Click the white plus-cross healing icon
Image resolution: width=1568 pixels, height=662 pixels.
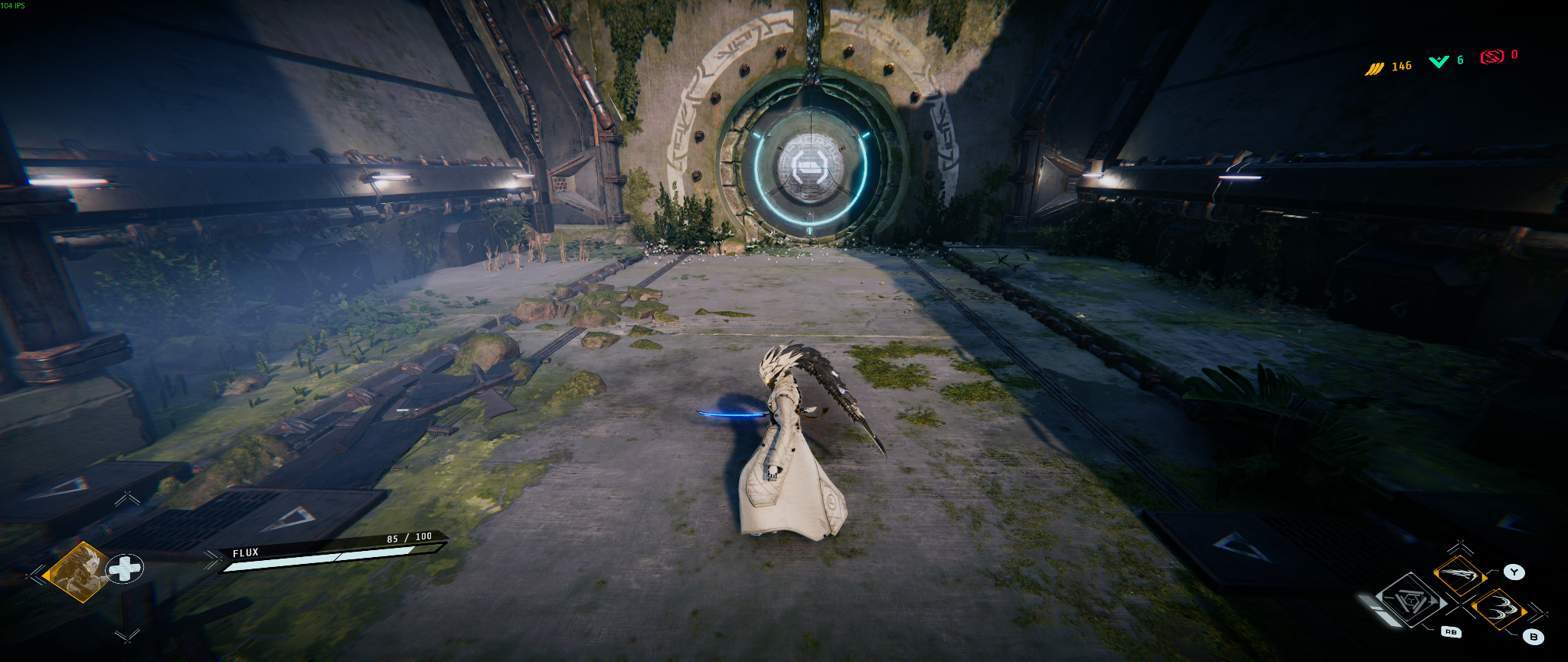click(124, 569)
